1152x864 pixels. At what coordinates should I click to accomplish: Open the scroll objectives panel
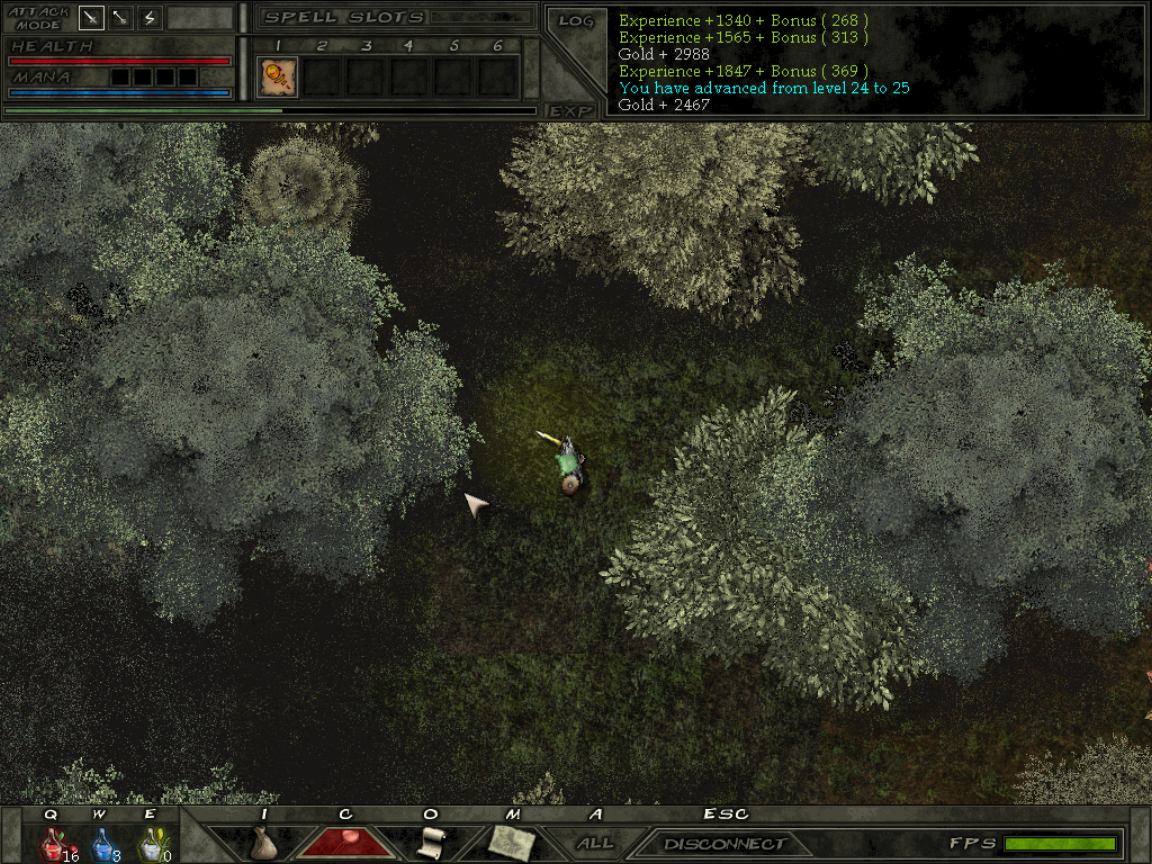pos(430,843)
